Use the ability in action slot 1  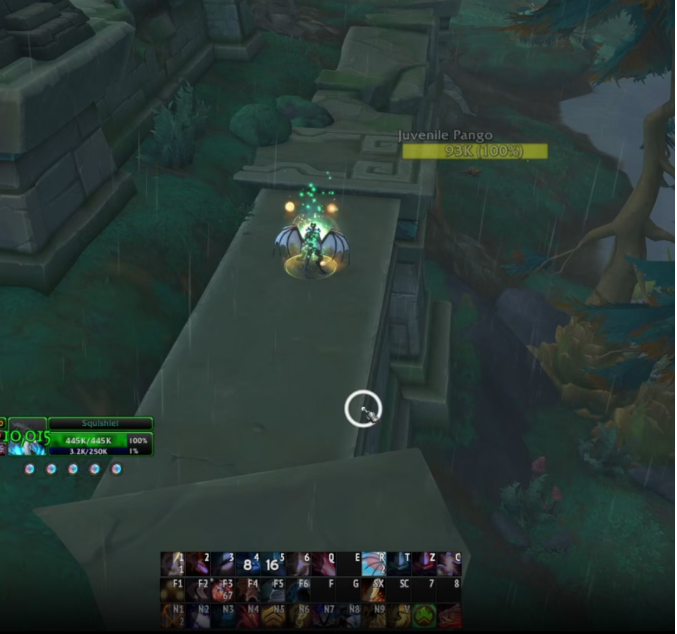(x=174, y=564)
